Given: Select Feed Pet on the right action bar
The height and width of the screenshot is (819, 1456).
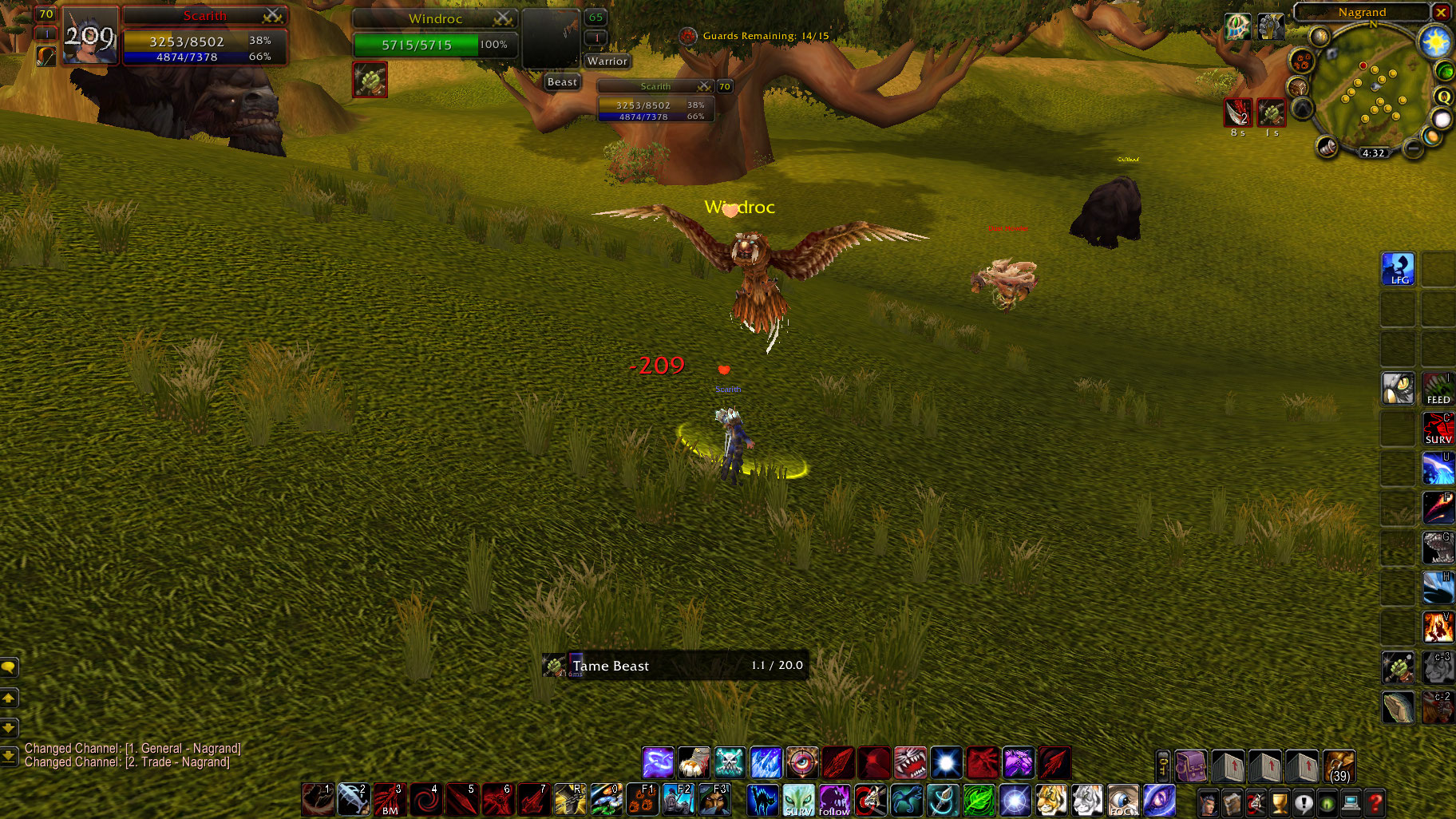Looking at the screenshot, I should coord(1438,389).
